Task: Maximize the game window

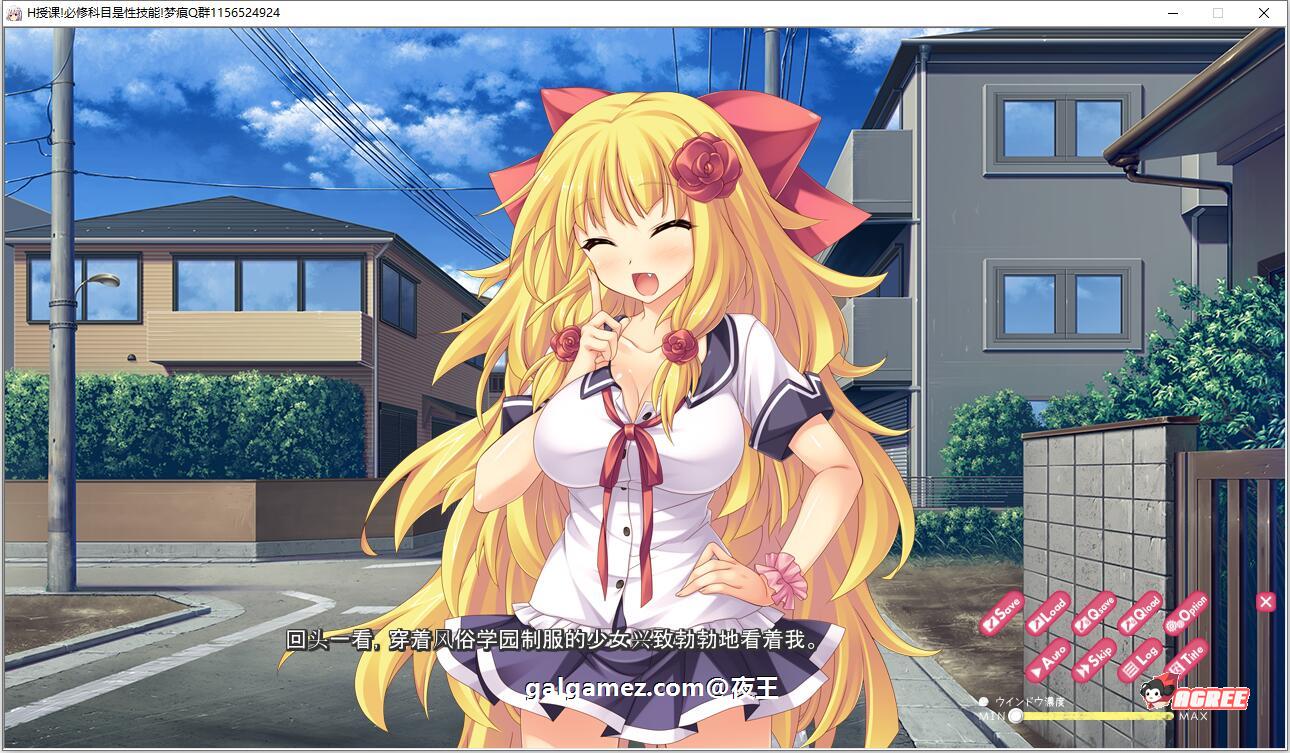Action: click(1216, 13)
